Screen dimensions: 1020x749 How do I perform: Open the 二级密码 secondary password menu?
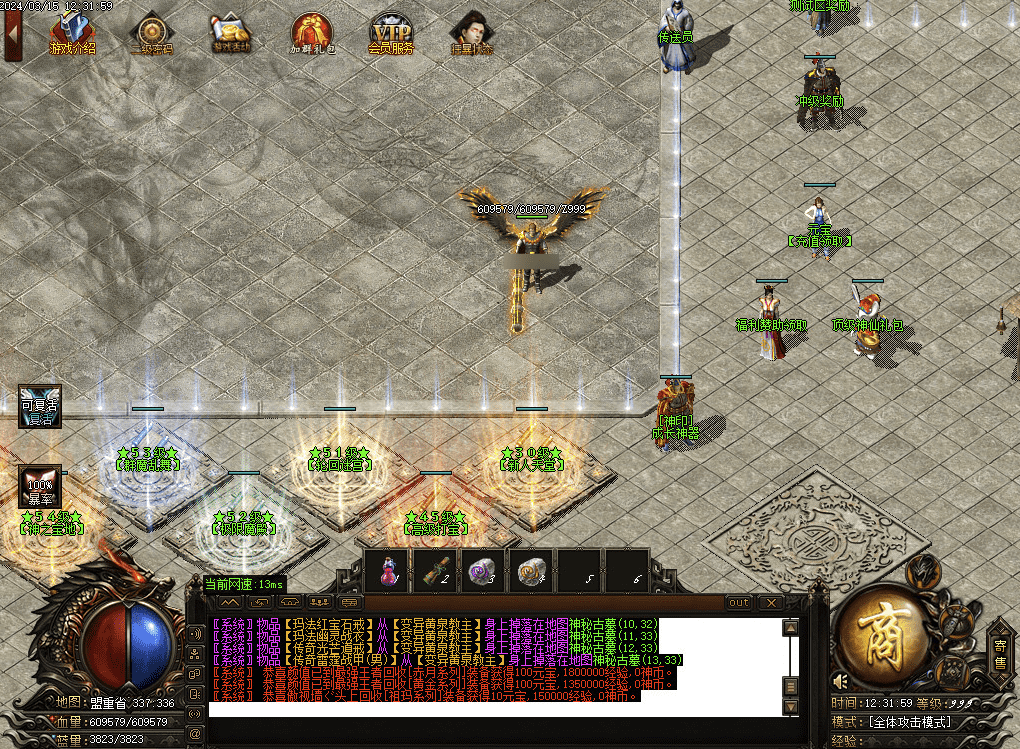point(152,35)
